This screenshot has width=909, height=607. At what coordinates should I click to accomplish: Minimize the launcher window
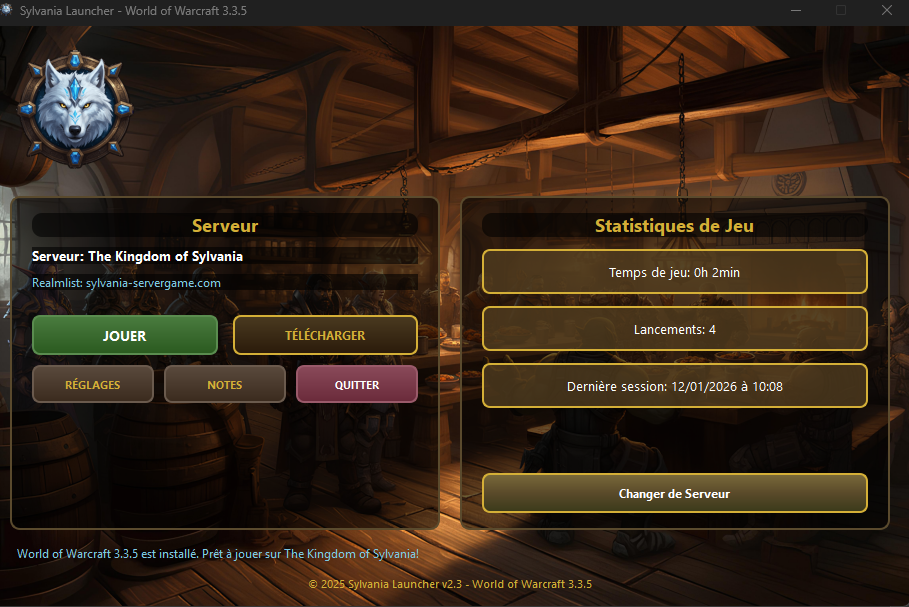[x=796, y=11]
